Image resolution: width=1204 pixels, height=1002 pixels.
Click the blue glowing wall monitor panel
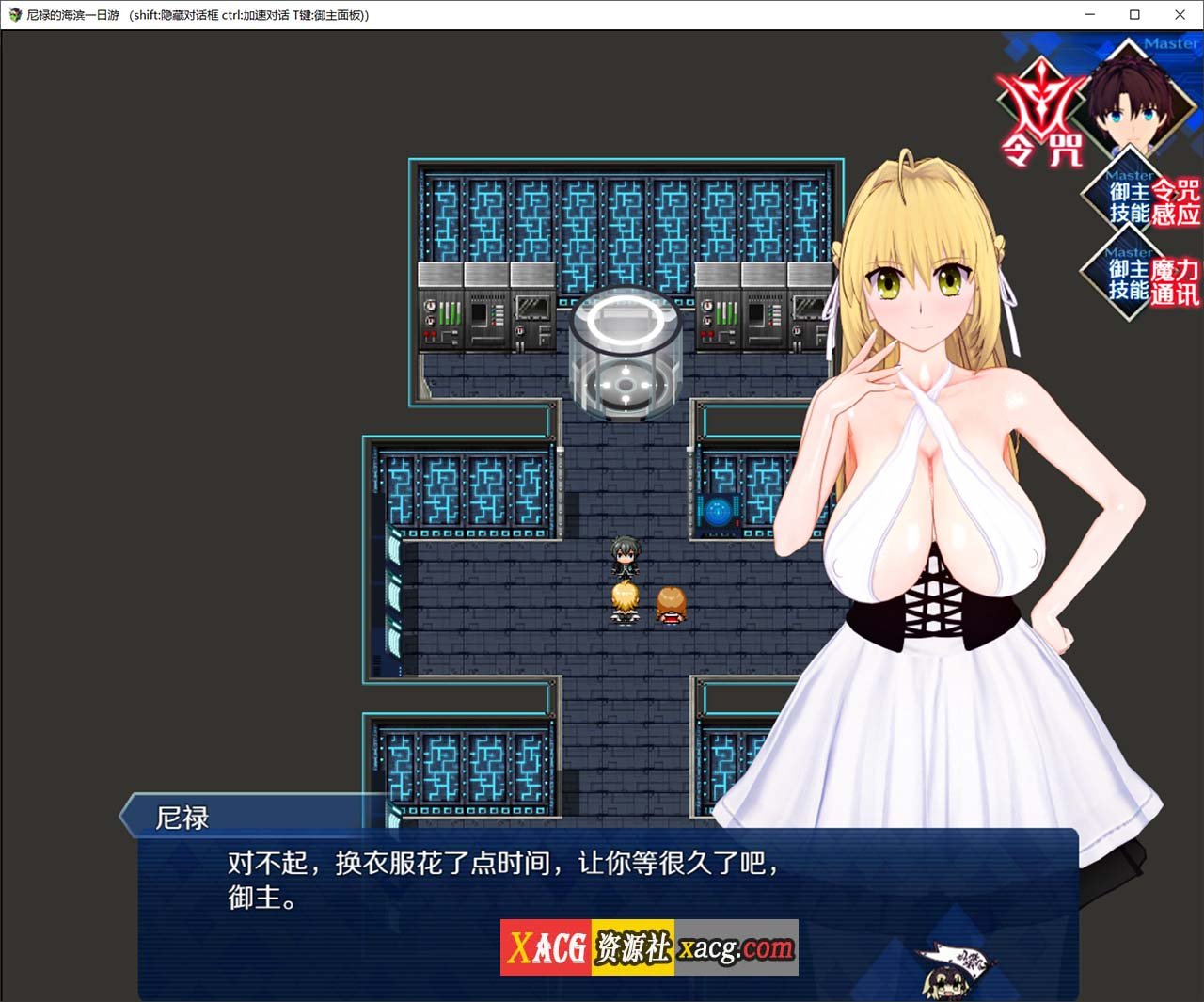tap(720, 511)
